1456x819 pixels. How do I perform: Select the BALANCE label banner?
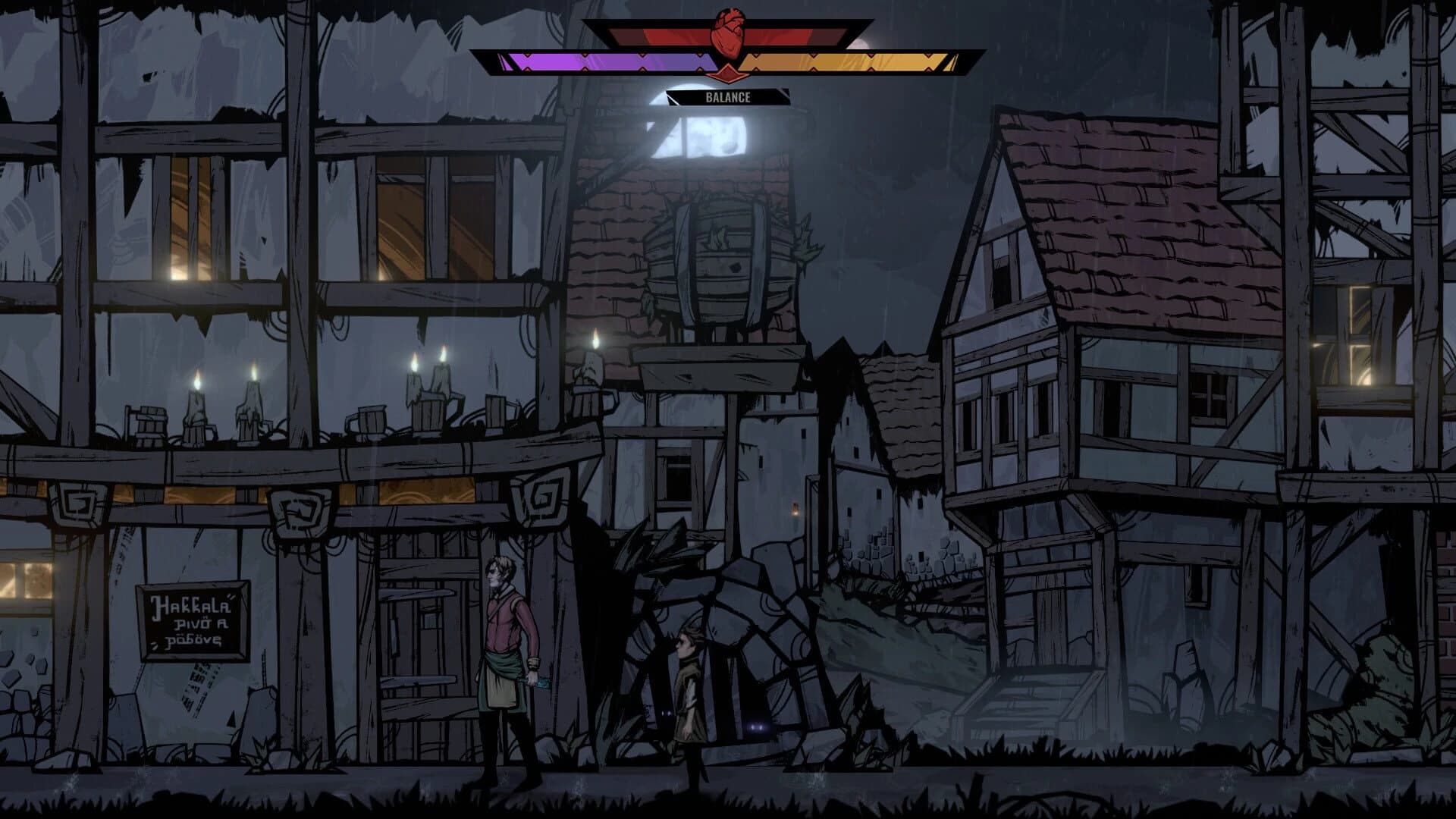pos(728,97)
